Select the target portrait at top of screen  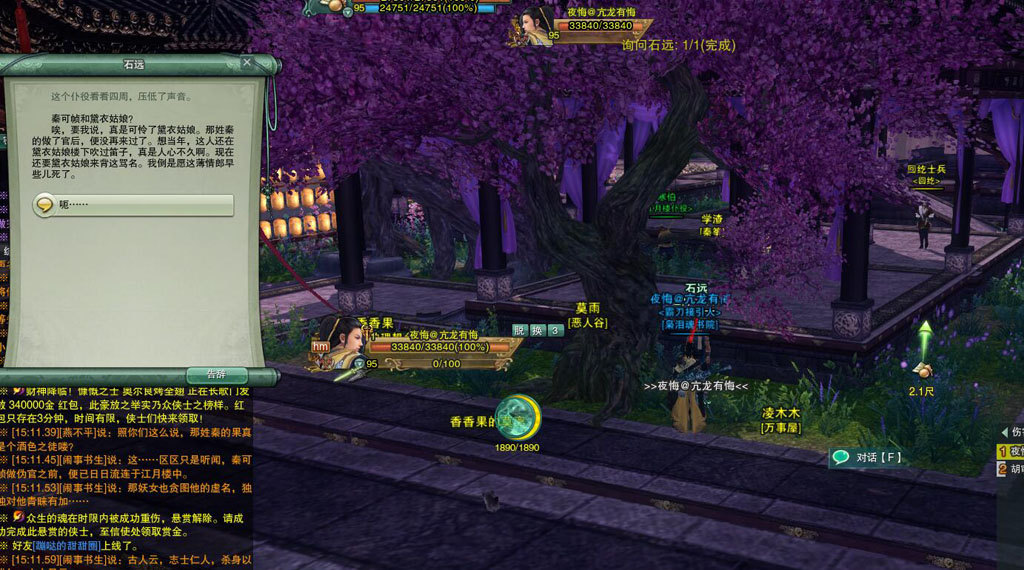[x=535, y=24]
